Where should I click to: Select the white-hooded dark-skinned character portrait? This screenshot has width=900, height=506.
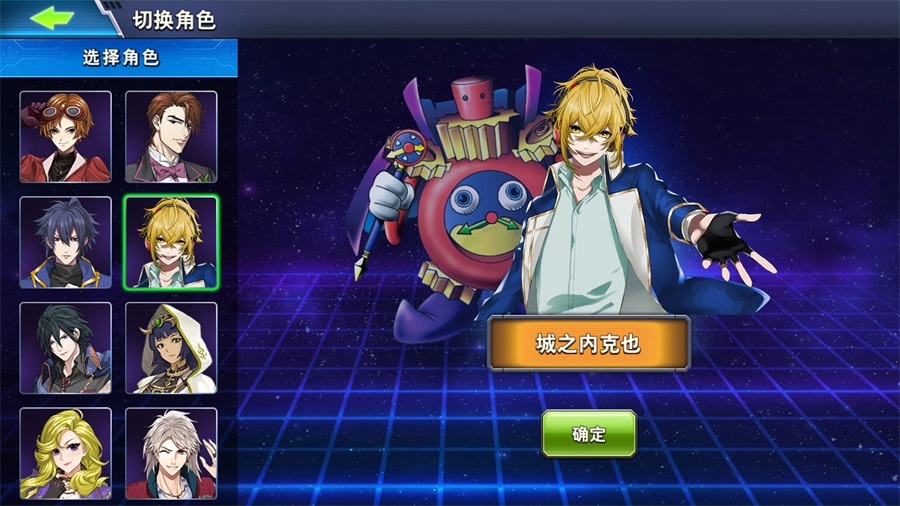coord(171,347)
